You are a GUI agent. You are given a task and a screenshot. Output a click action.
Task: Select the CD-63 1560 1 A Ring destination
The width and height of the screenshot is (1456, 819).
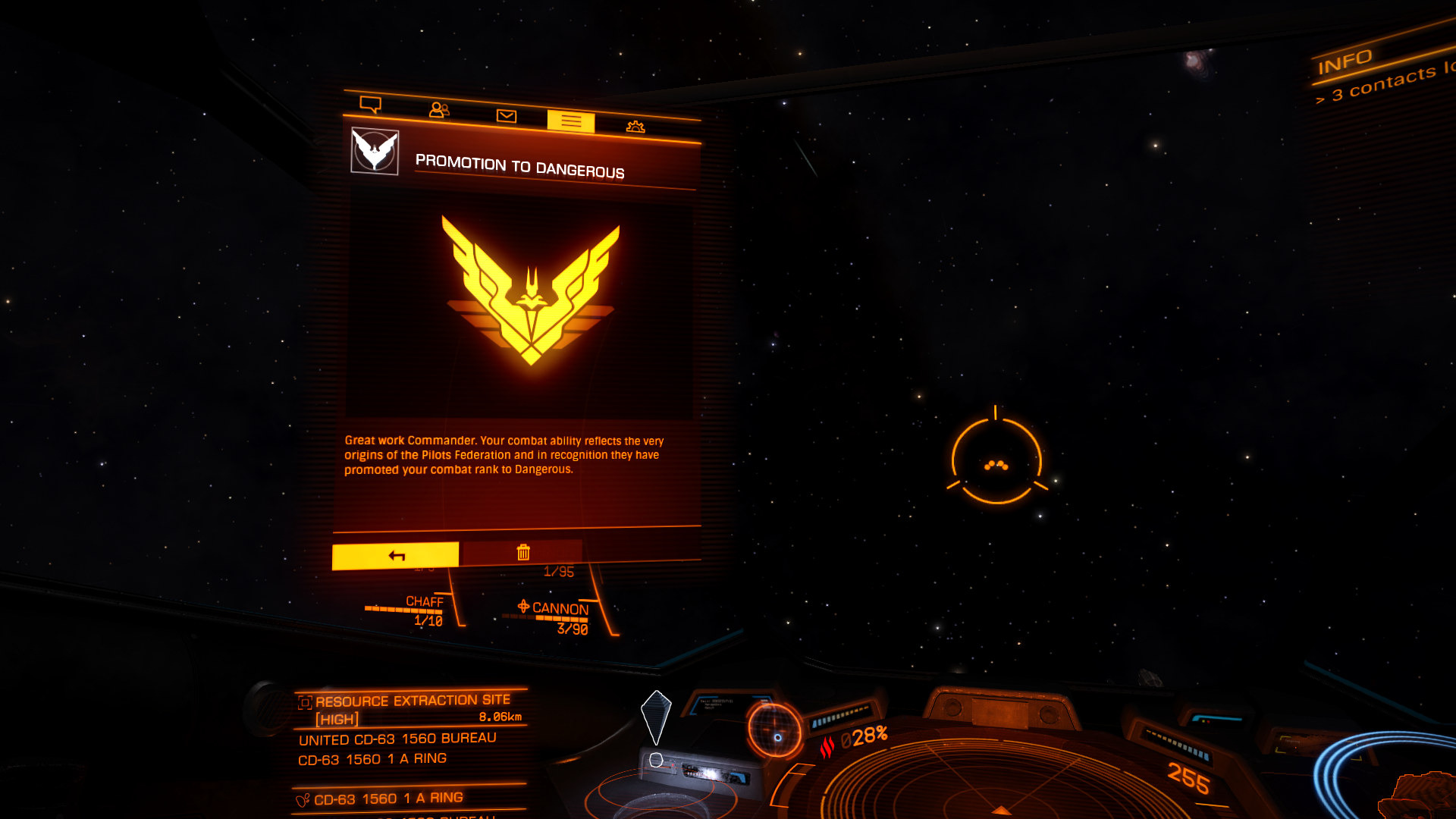387,799
